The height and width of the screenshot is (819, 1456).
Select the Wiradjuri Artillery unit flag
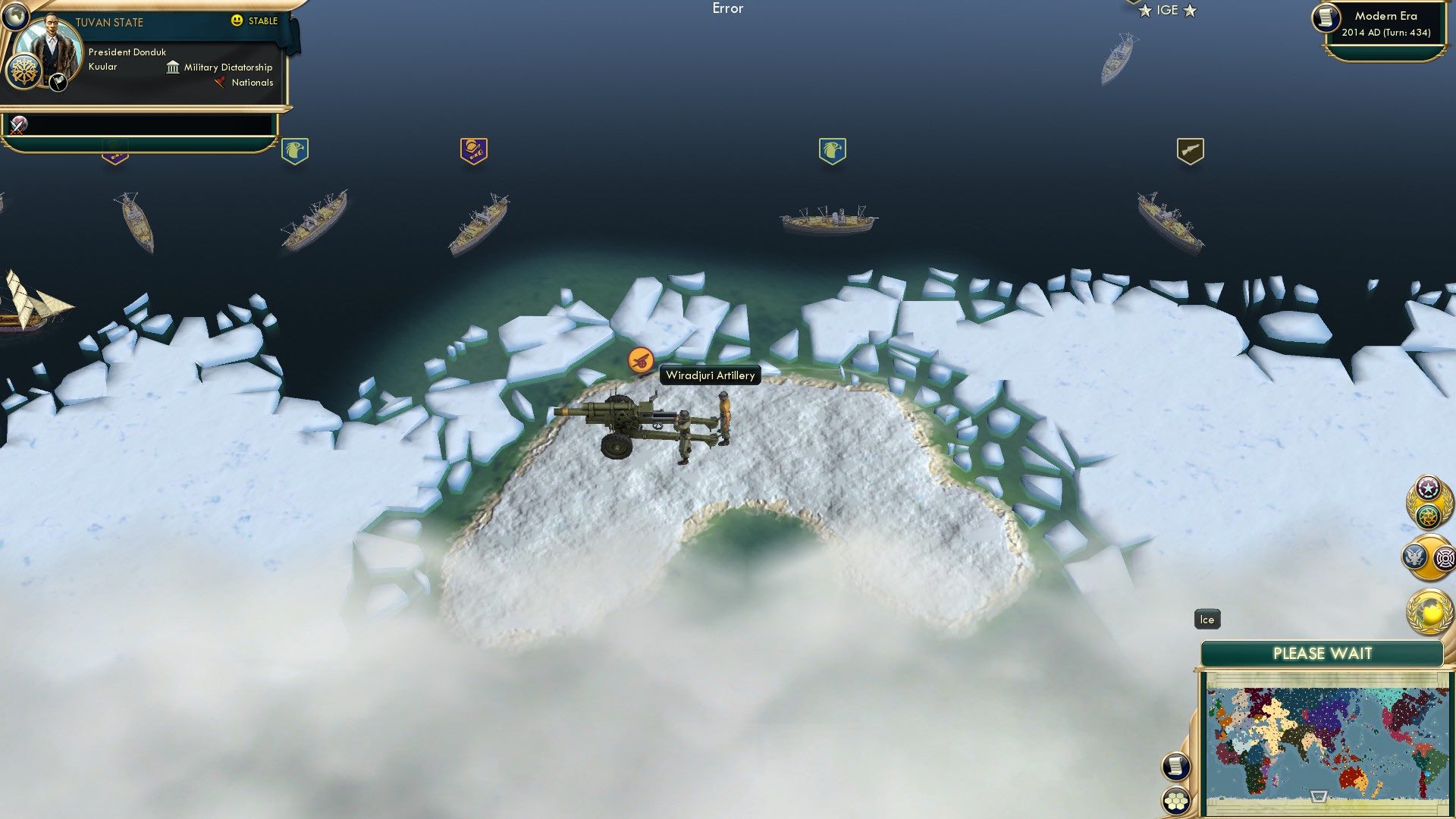click(639, 361)
